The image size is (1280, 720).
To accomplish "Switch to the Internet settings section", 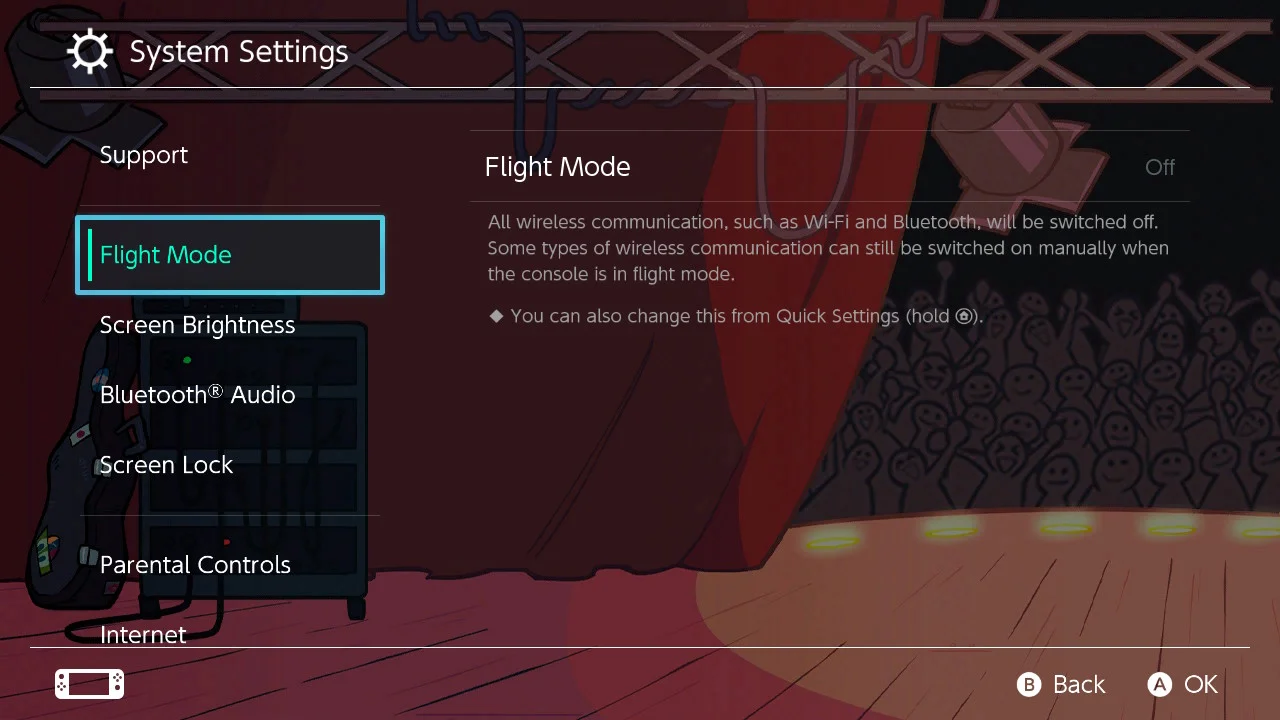I will (144, 633).
